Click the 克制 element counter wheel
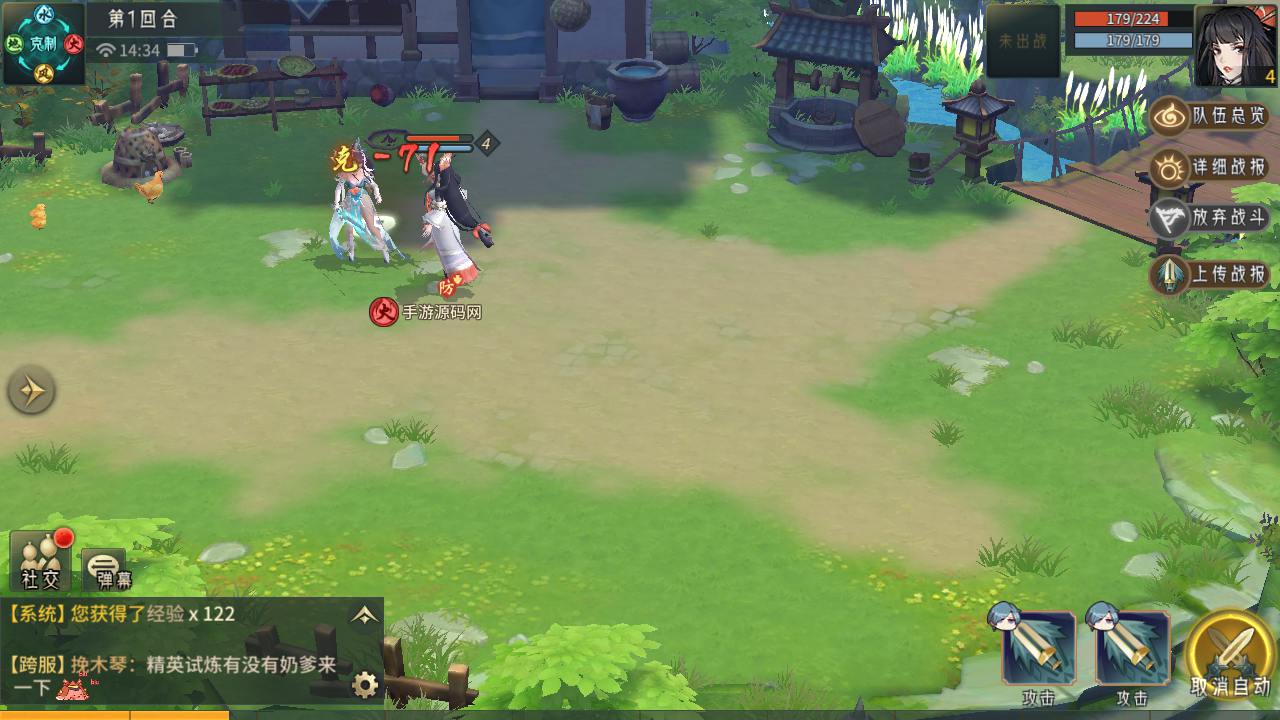Viewport: 1280px width, 720px height. pos(44,43)
